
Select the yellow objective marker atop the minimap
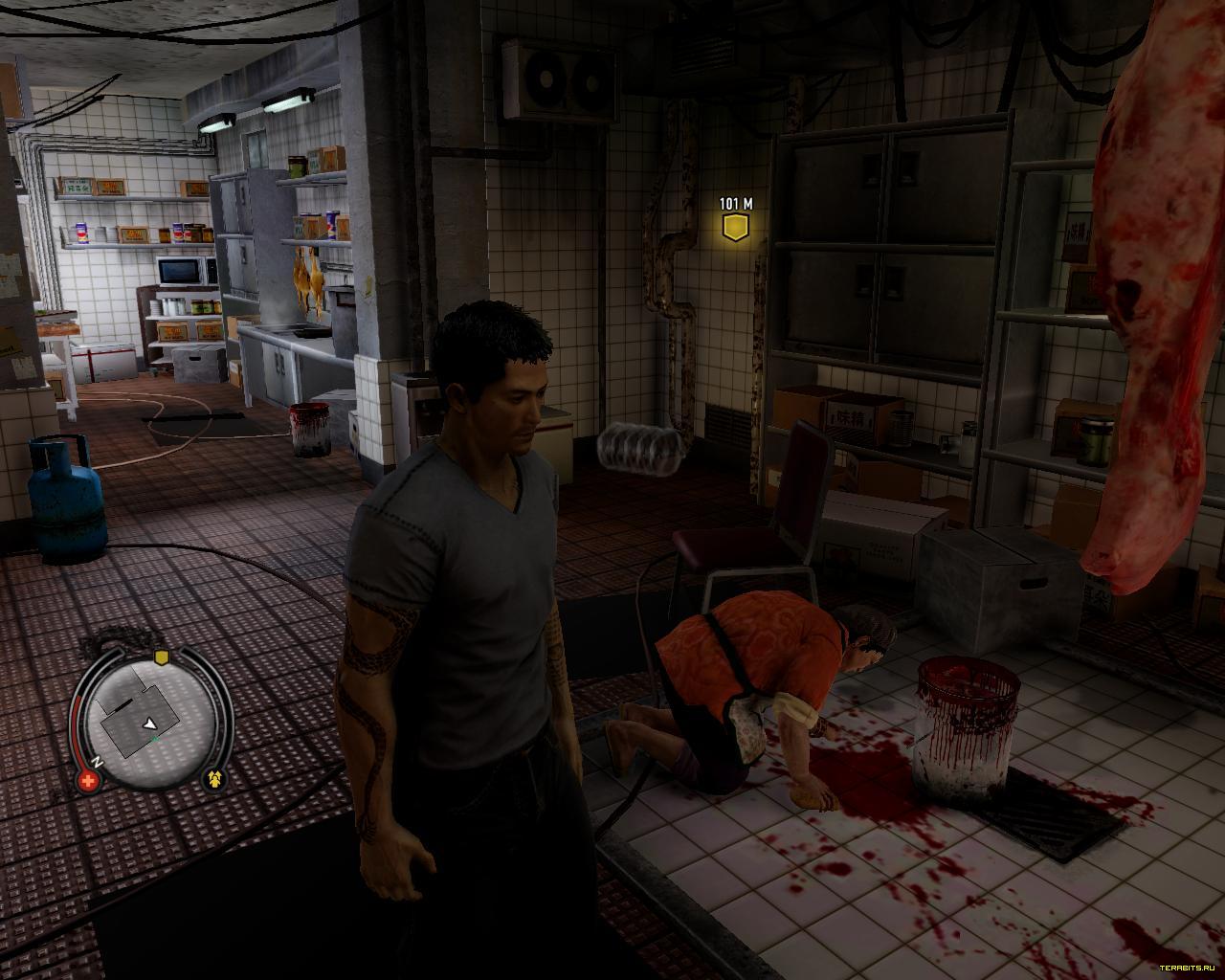tap(161, 657)
